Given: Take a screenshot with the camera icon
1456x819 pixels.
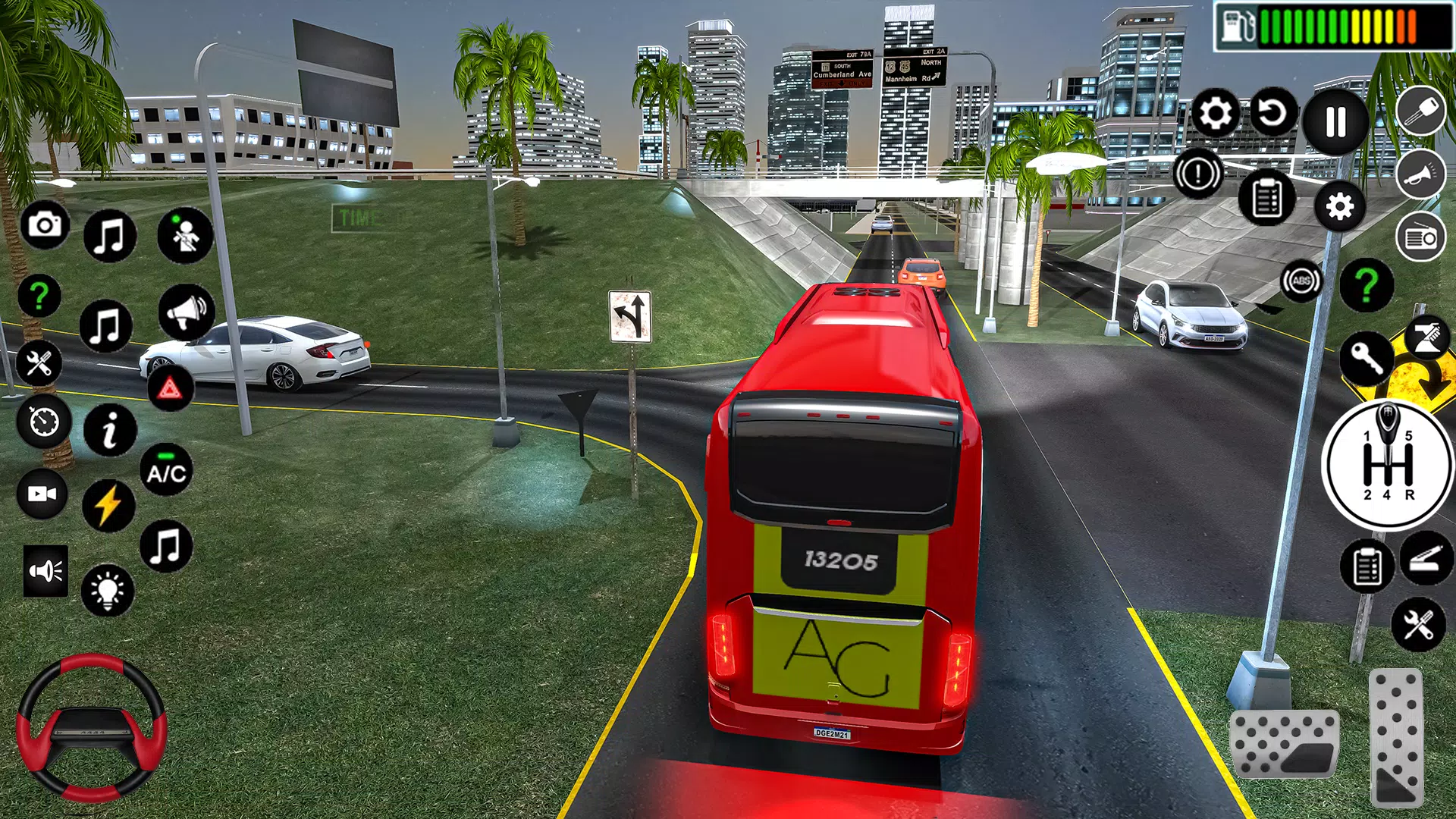Looking at the screenshot, I should (x=45, y=225).
